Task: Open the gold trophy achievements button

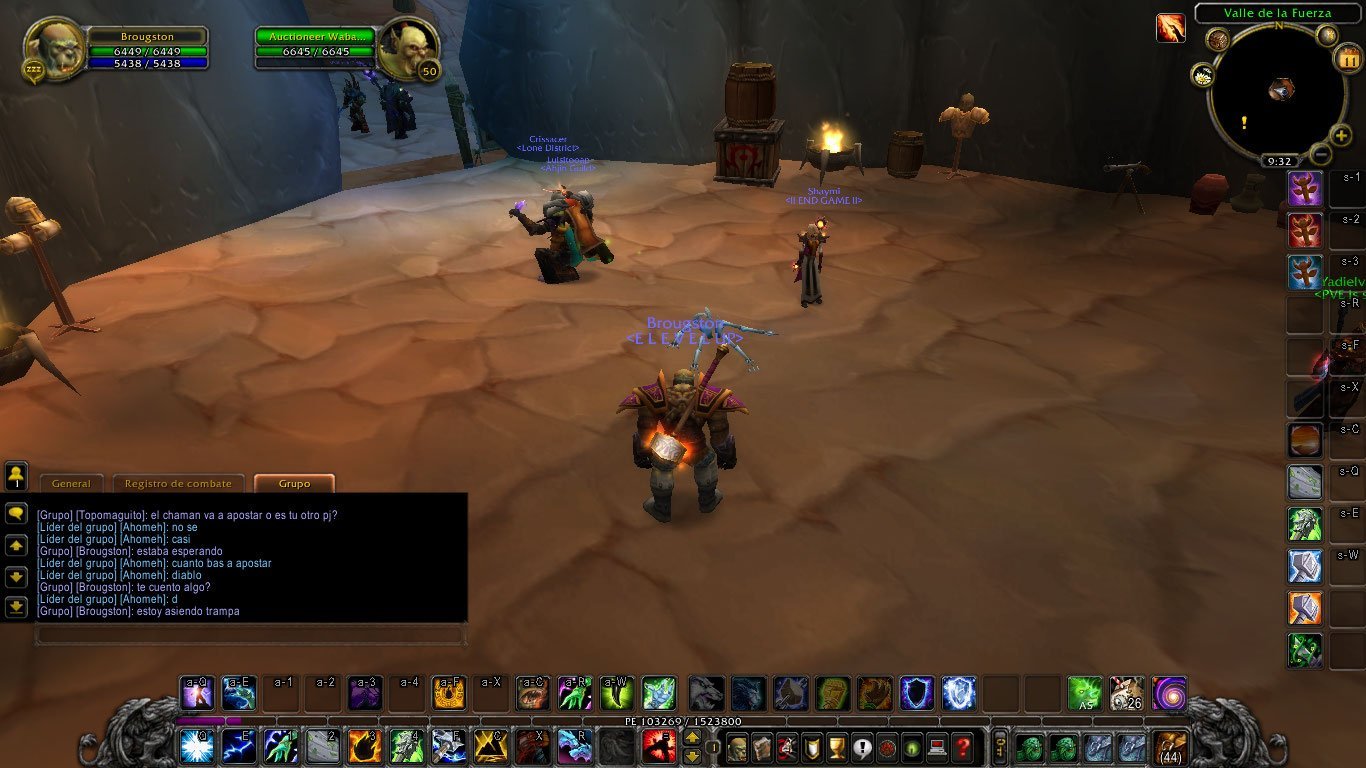Action: click(837, 747)
